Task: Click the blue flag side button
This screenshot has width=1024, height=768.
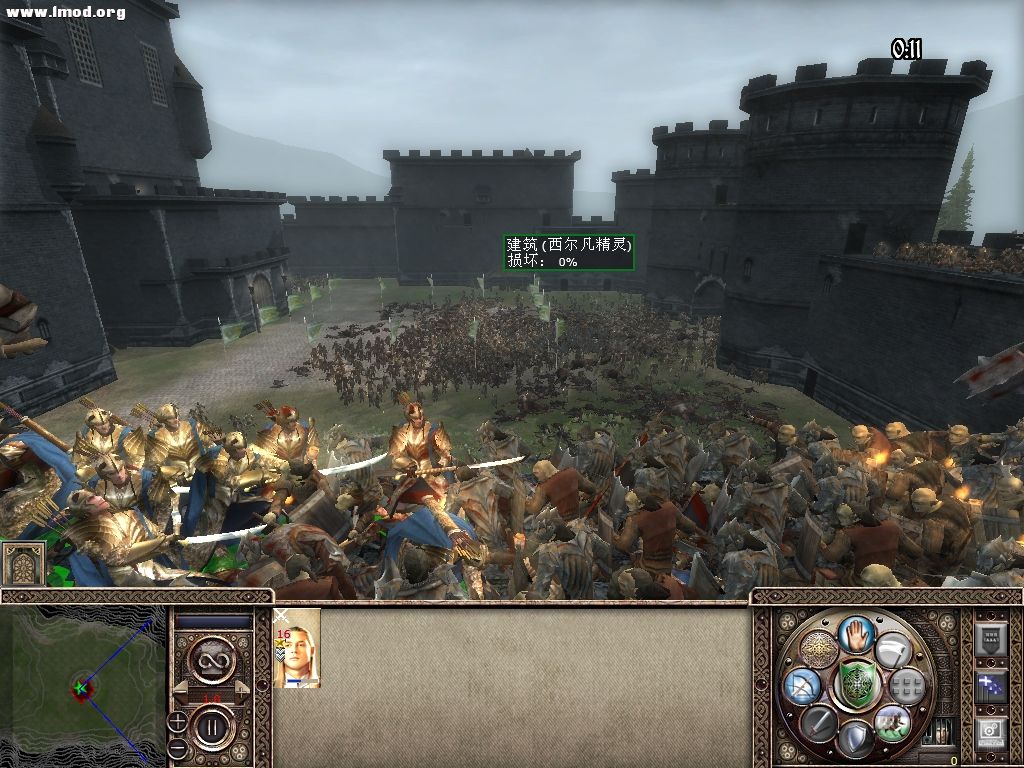Action: tap(990, 686)
